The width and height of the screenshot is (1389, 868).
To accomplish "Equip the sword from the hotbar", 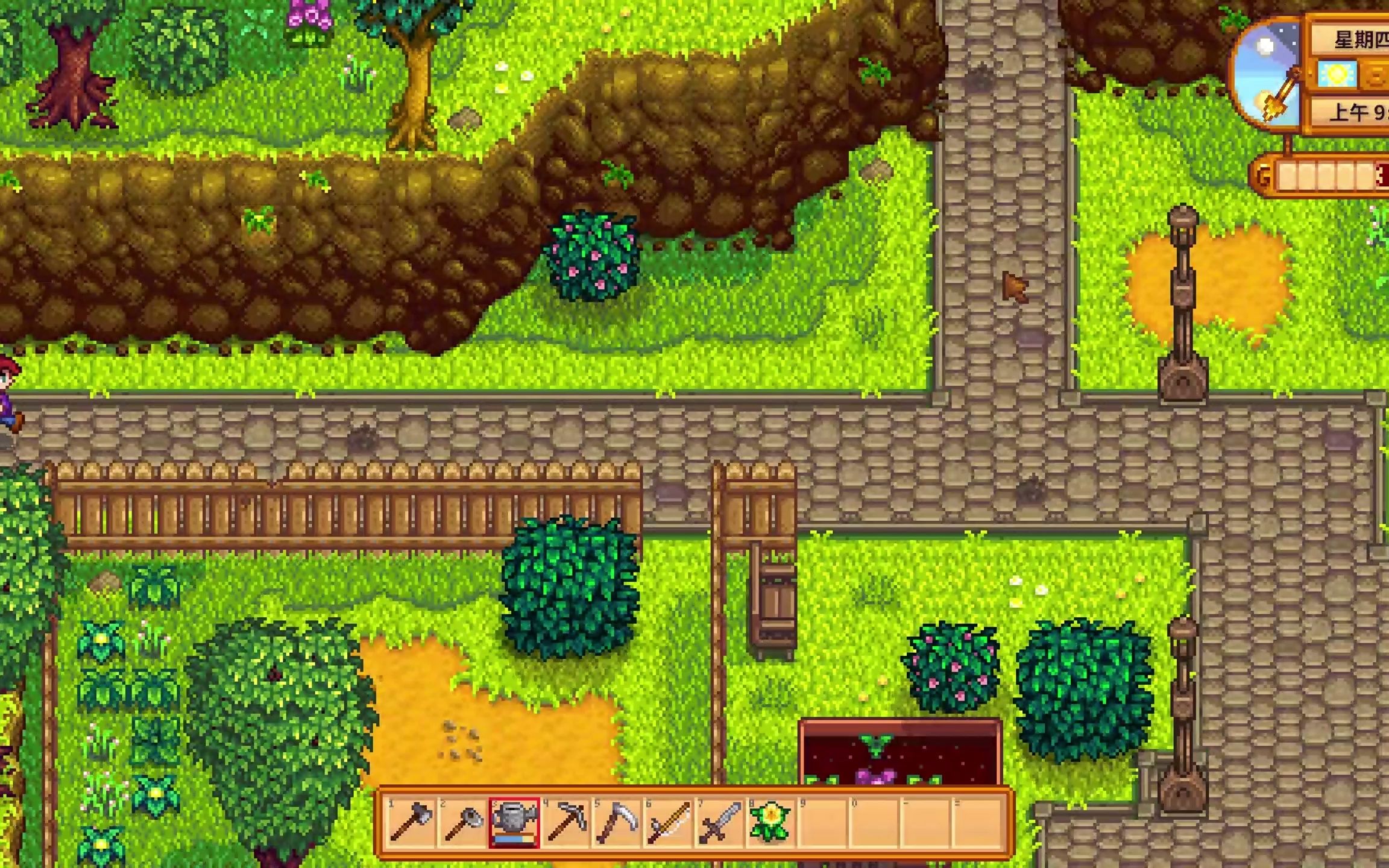I will point(719,822).
